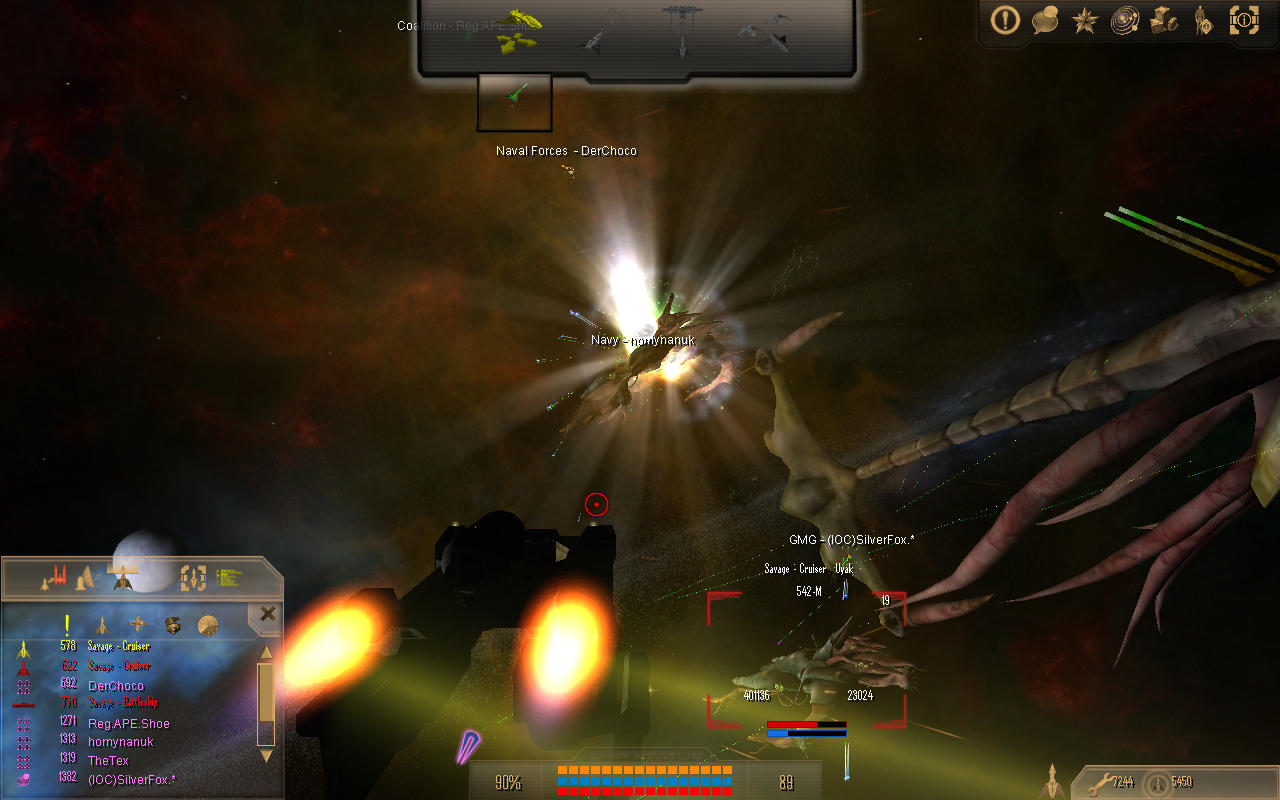Open the navigation system map icon
1280x800 pixels.
coord(1124,21)
